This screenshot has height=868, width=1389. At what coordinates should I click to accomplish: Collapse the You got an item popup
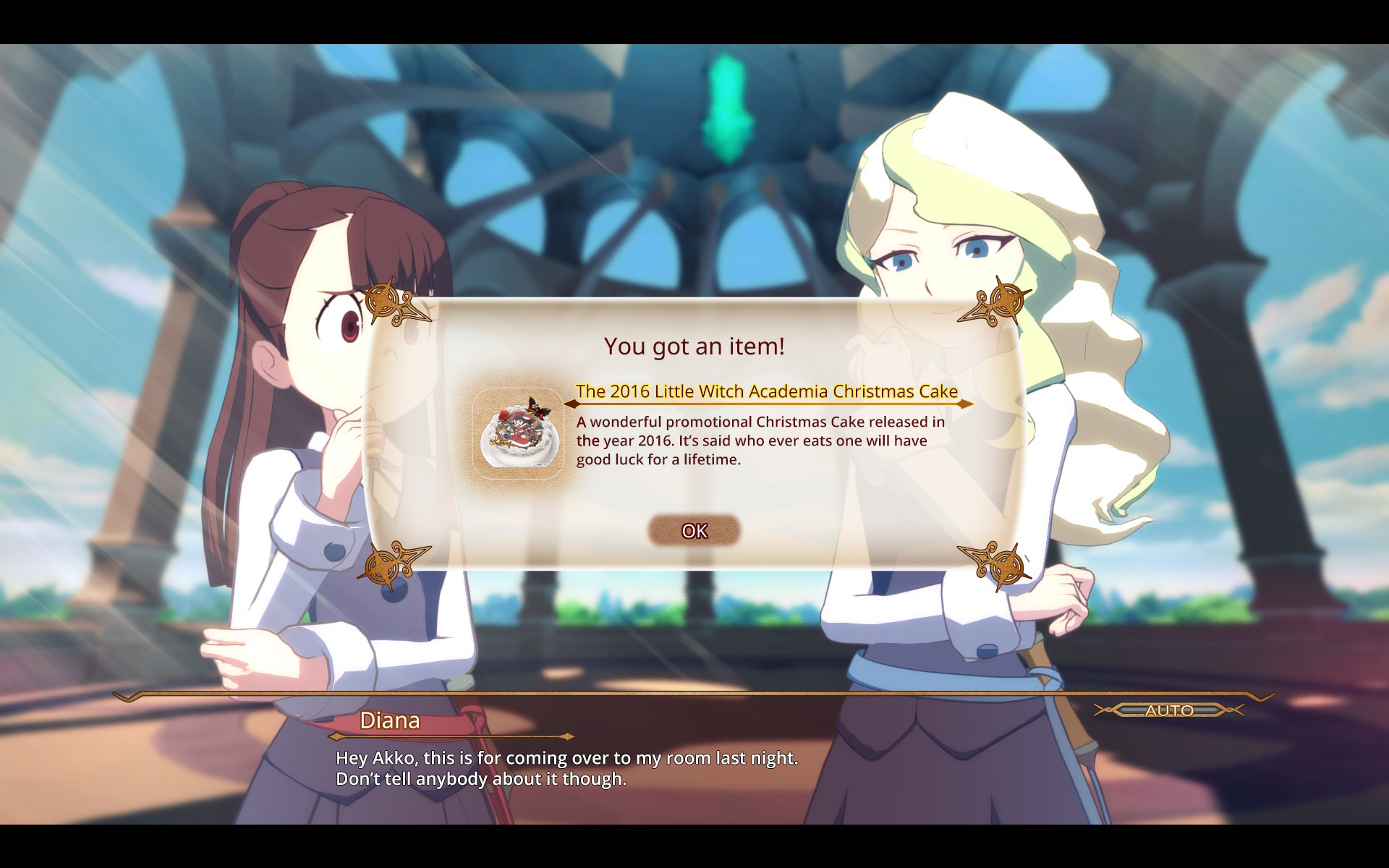pyautogui.click(x=693, y=530)
